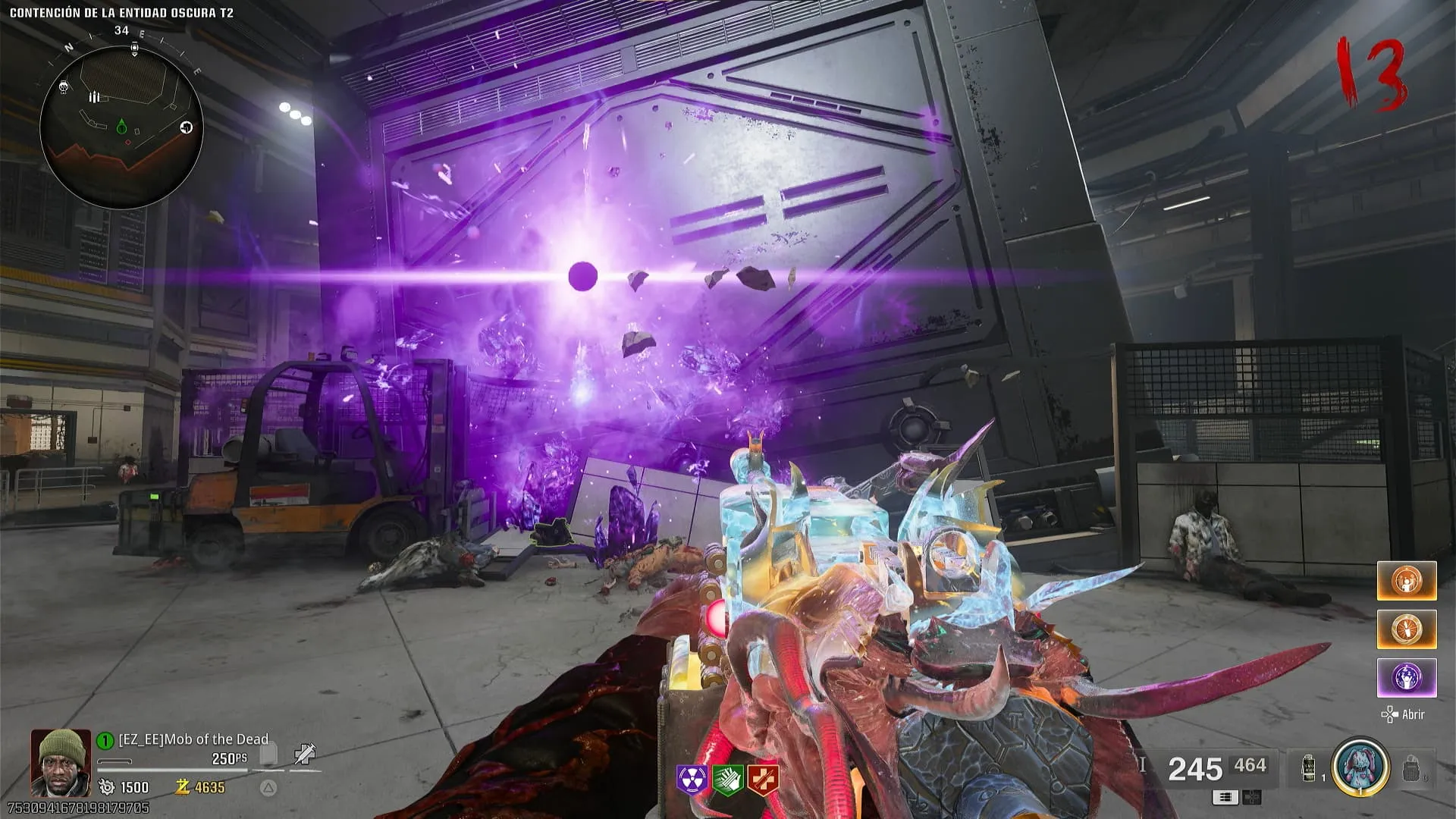
Task: Select the bunny field upgrade icon
Action: (1360, 767)
